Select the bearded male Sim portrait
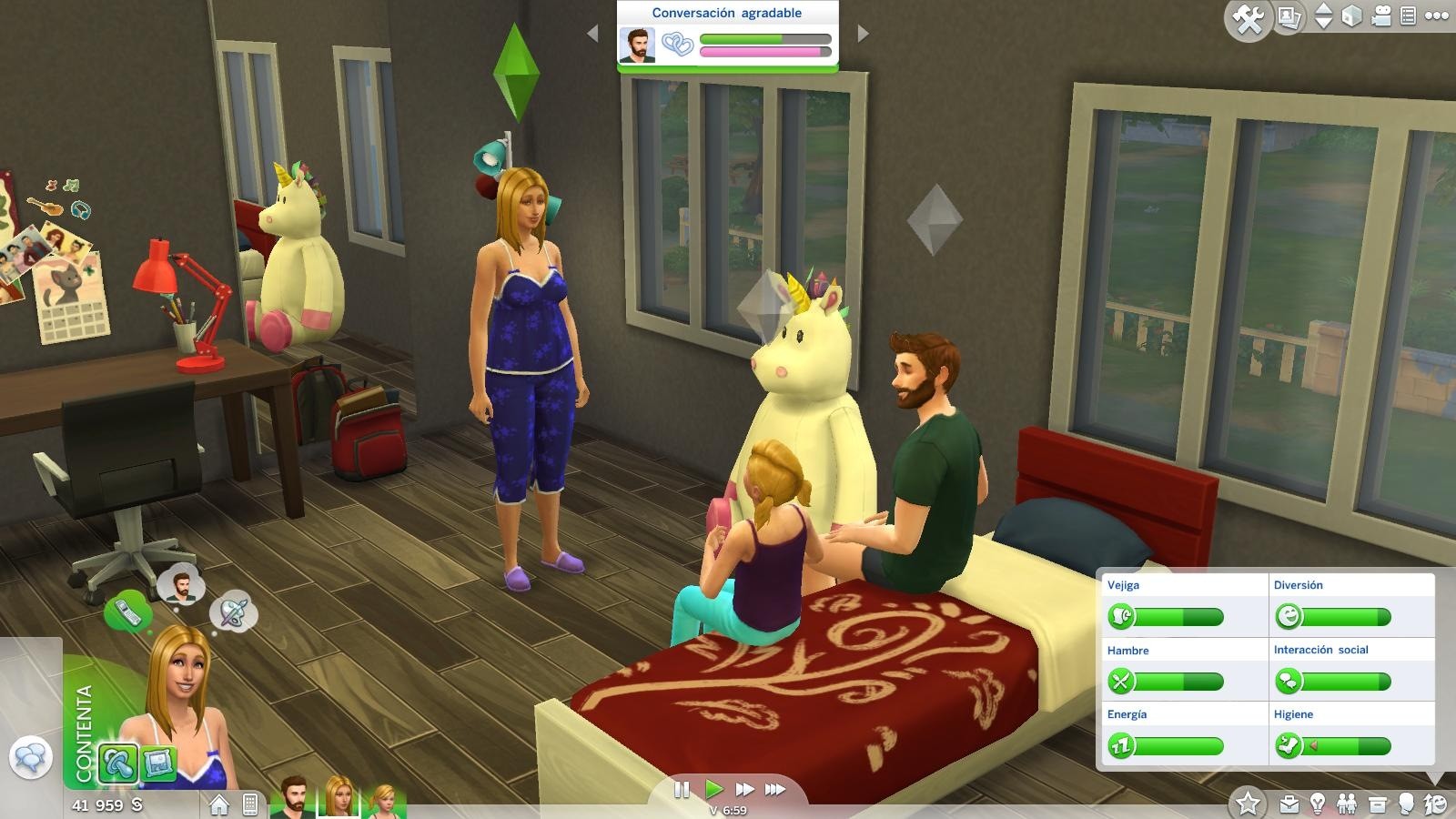 (291, 799)
